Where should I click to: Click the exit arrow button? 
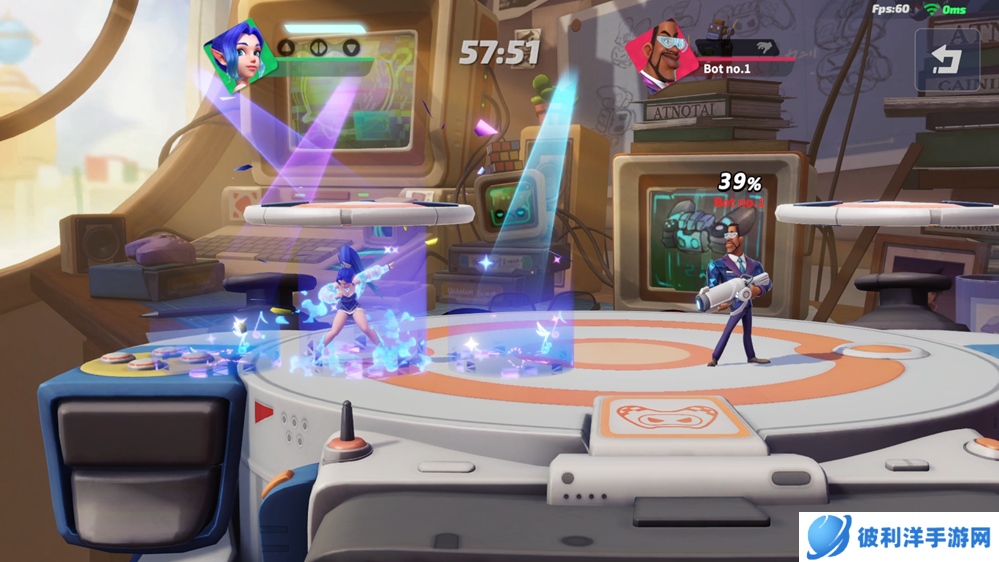pyautogui.click(x=946, y=60)
